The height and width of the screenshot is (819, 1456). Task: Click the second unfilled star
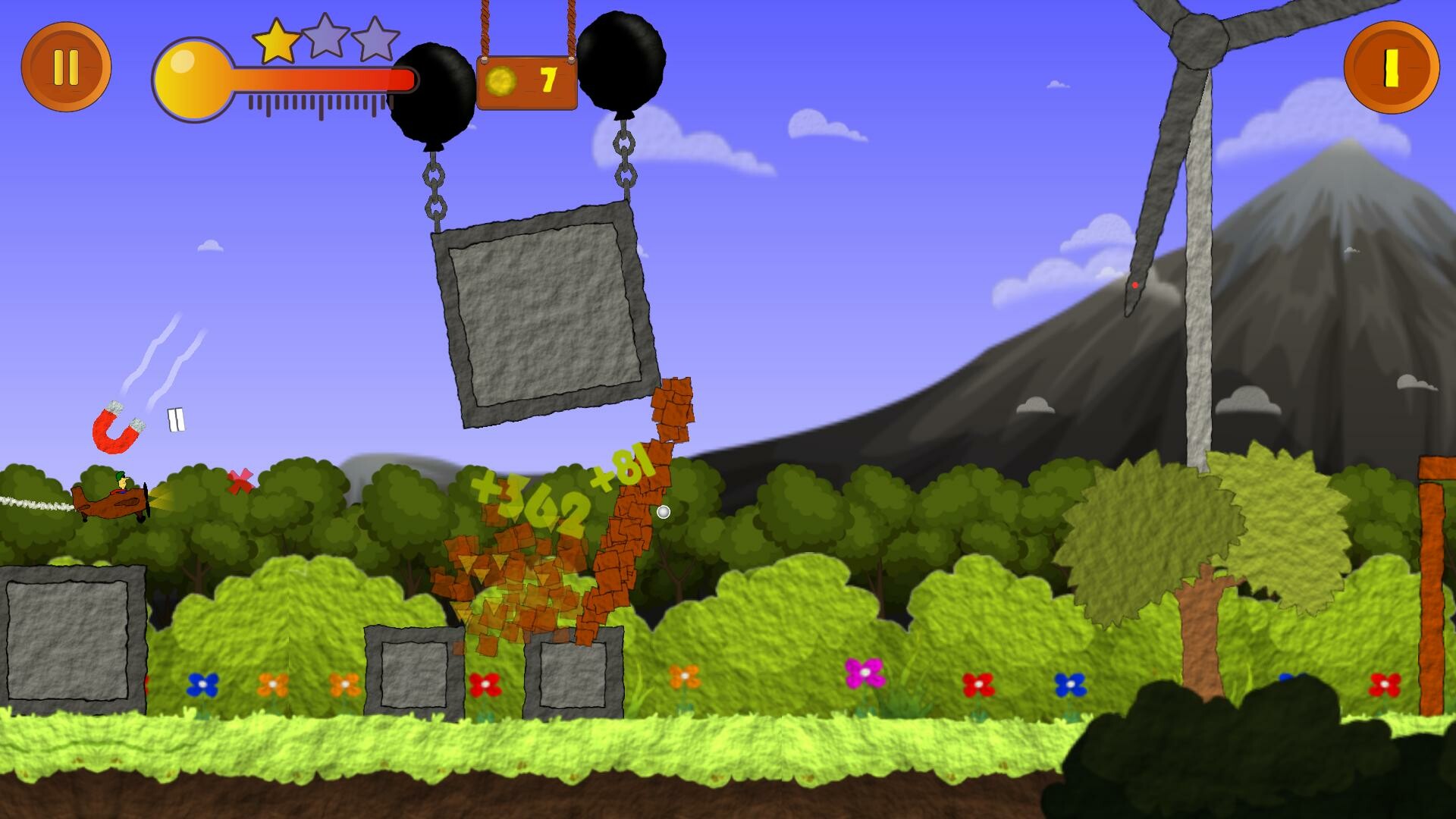pos(328,36)
